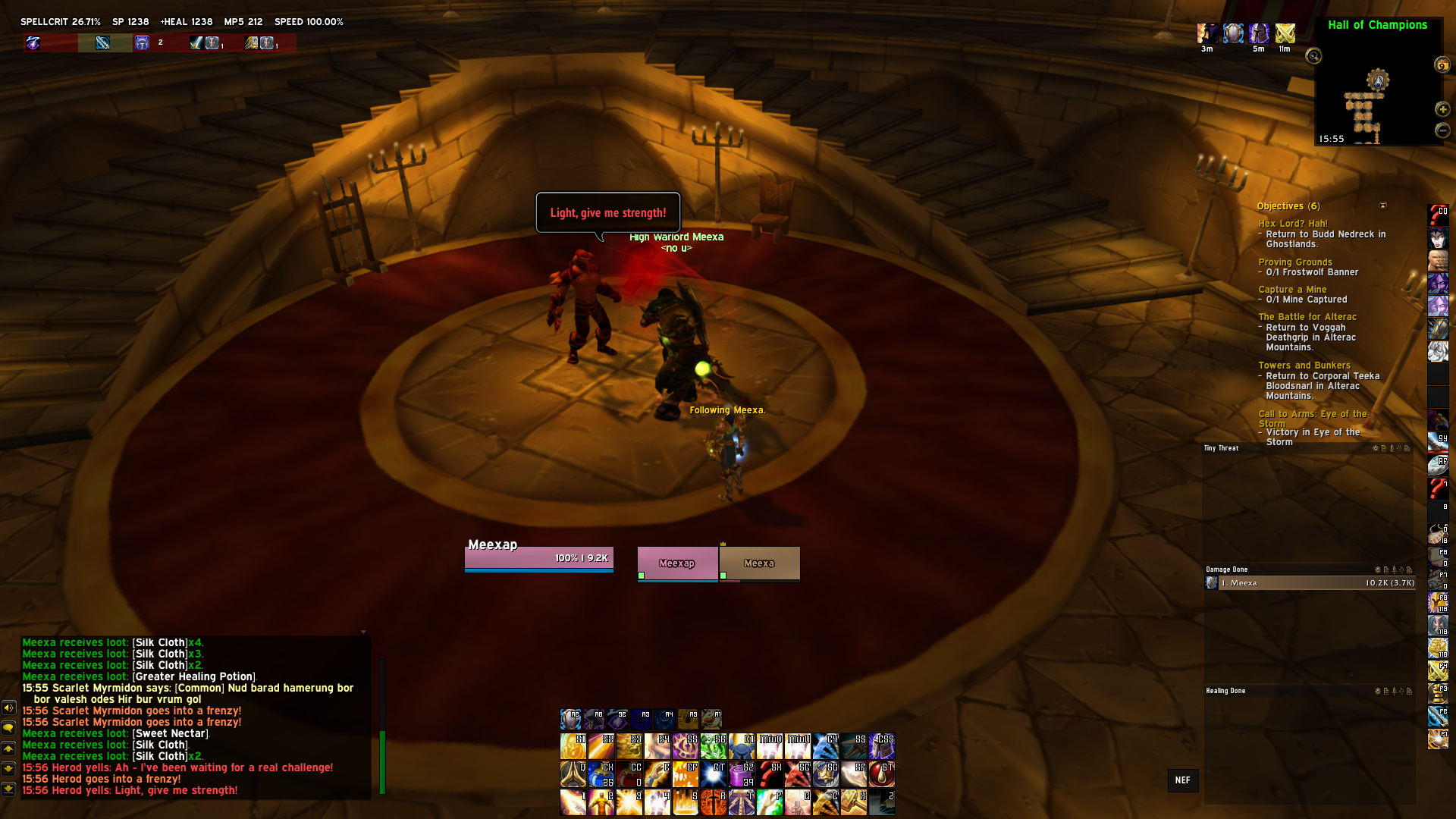Toggle the minimap tracking magnifier button
The width and height of the screenshot is (1456, 819).
click(x=1313, y=56)
